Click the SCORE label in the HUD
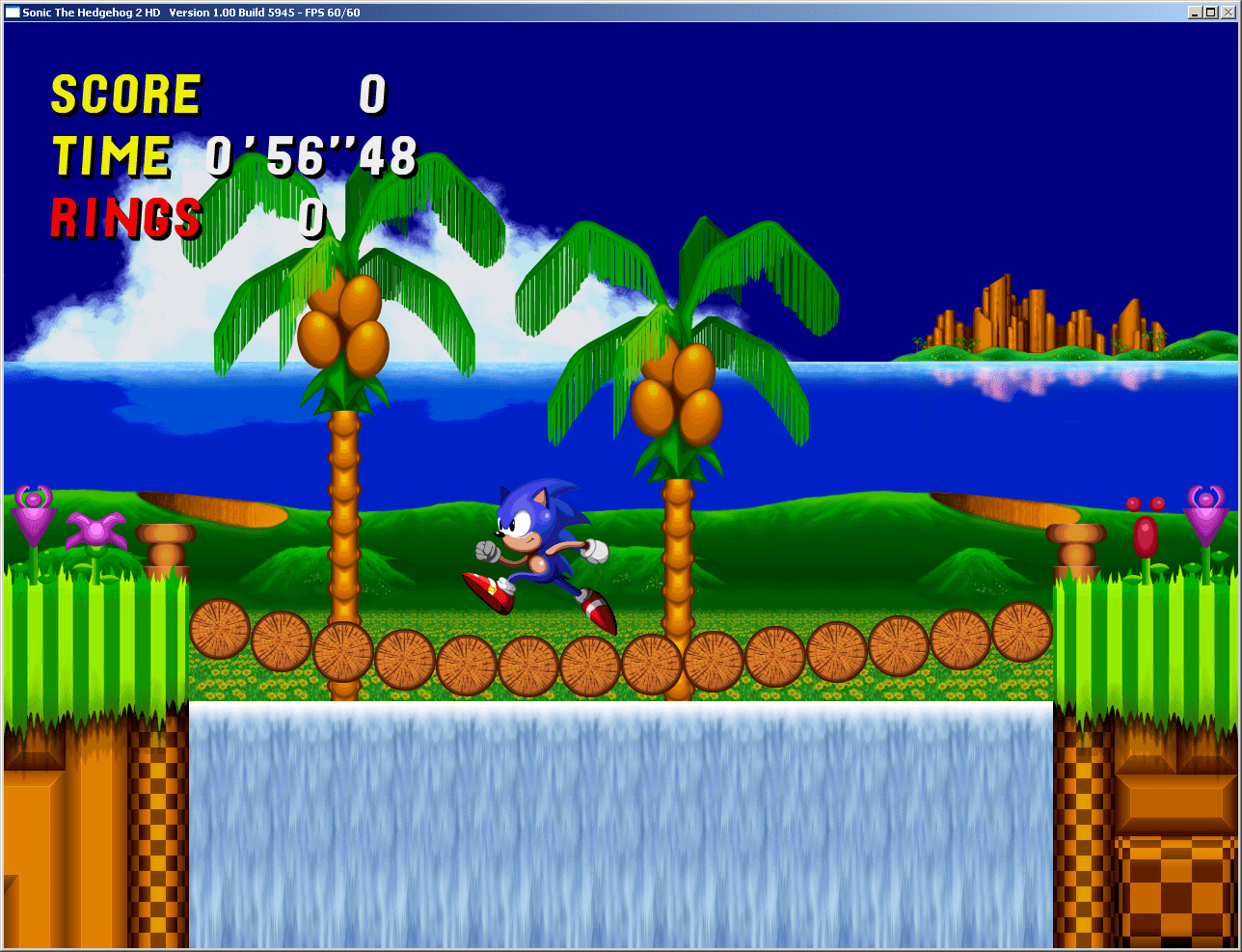 125,94
